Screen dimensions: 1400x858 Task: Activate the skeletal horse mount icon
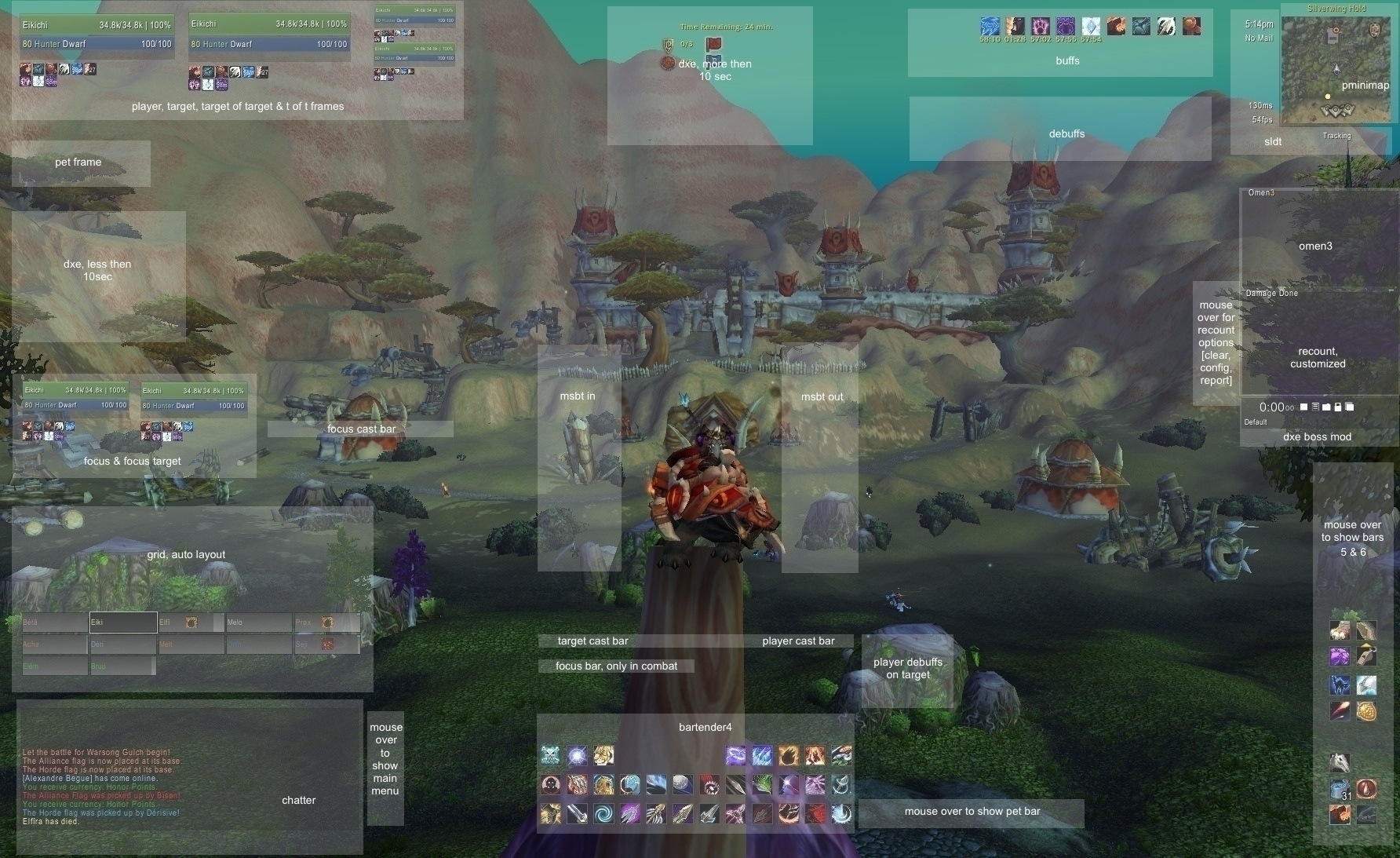(x=1340, y=762)
